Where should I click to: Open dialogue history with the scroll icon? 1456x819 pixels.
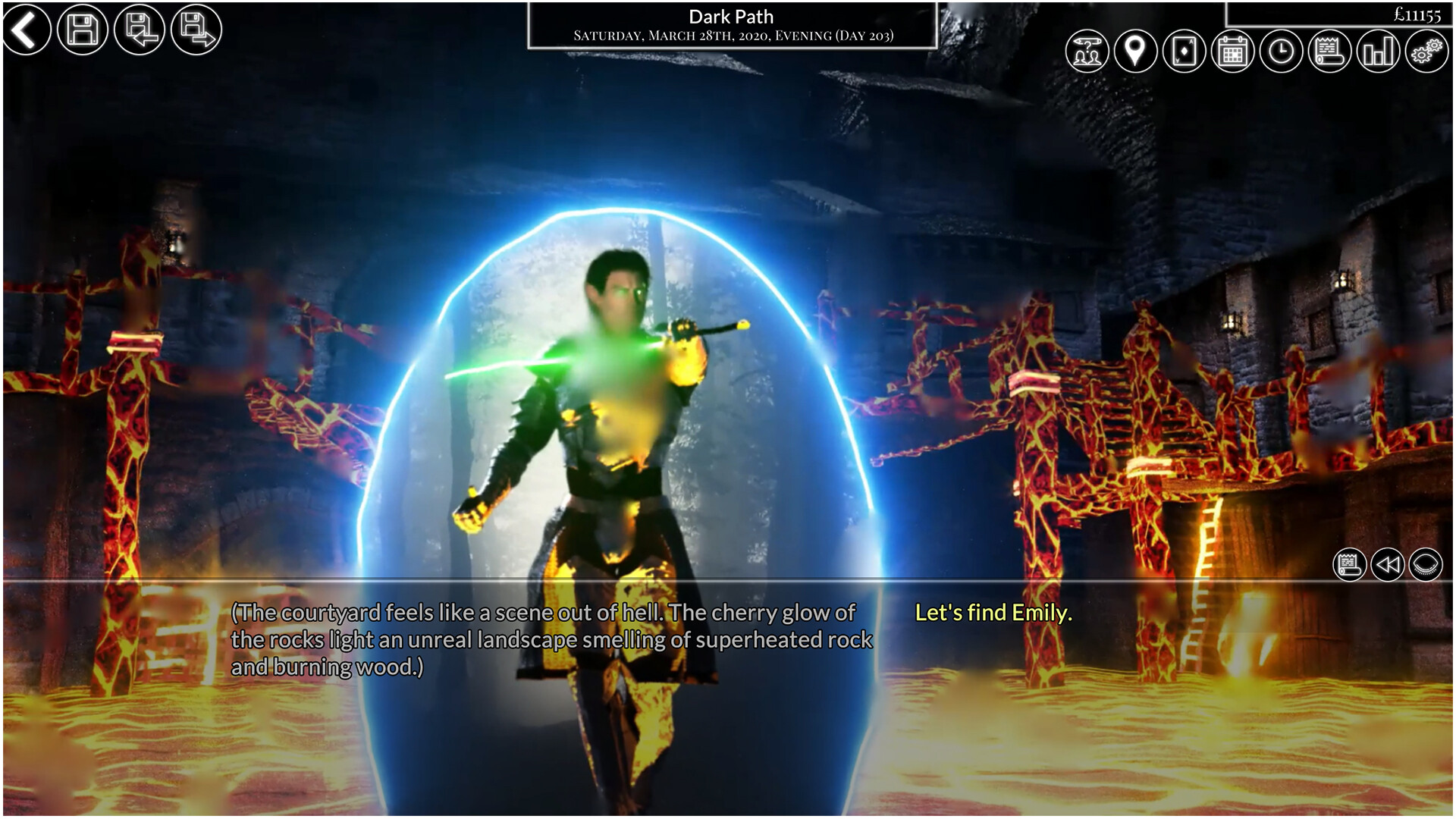(1348, 565)
